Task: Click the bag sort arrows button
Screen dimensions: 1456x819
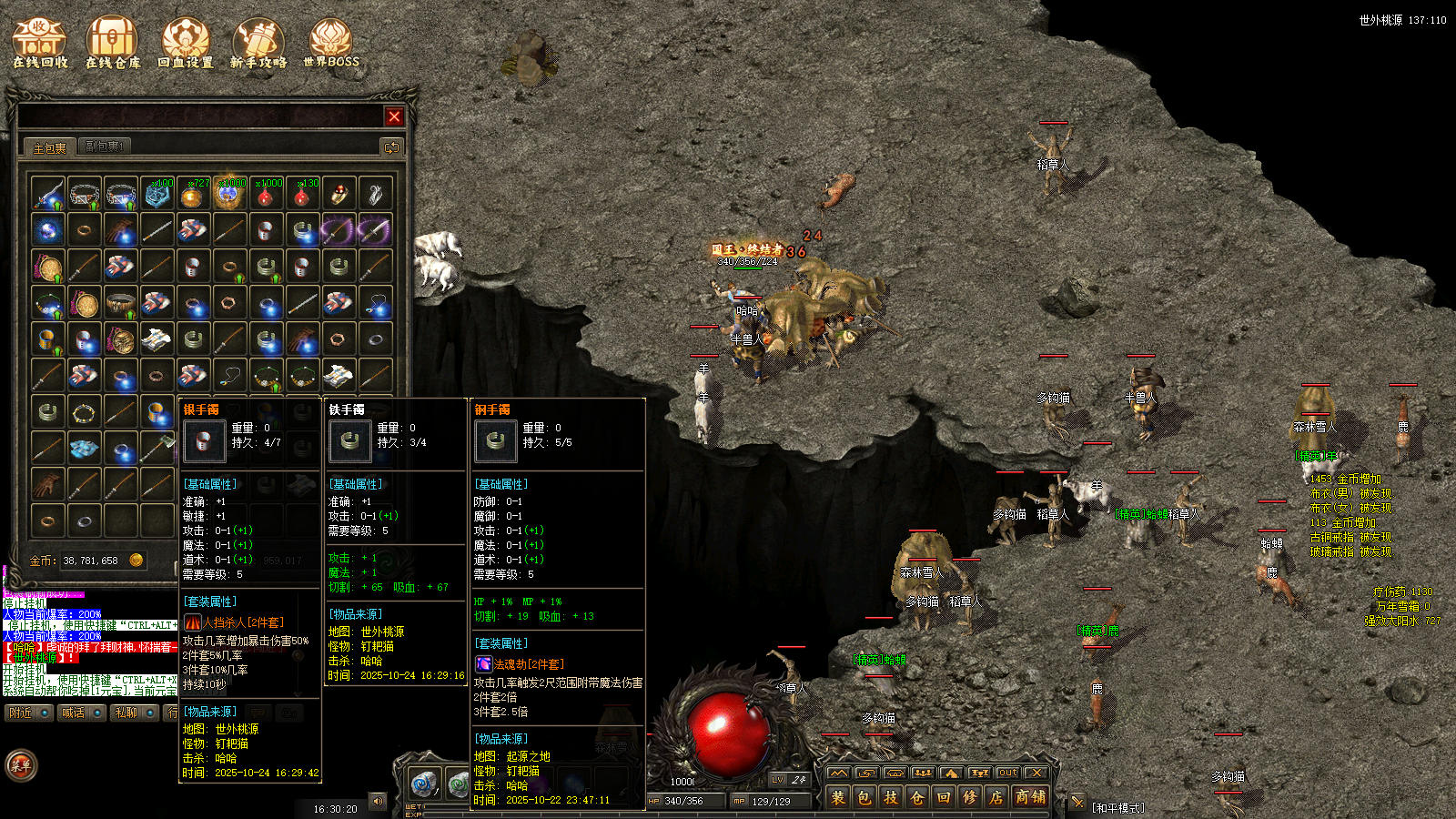Action: click(x=391, y=147)
